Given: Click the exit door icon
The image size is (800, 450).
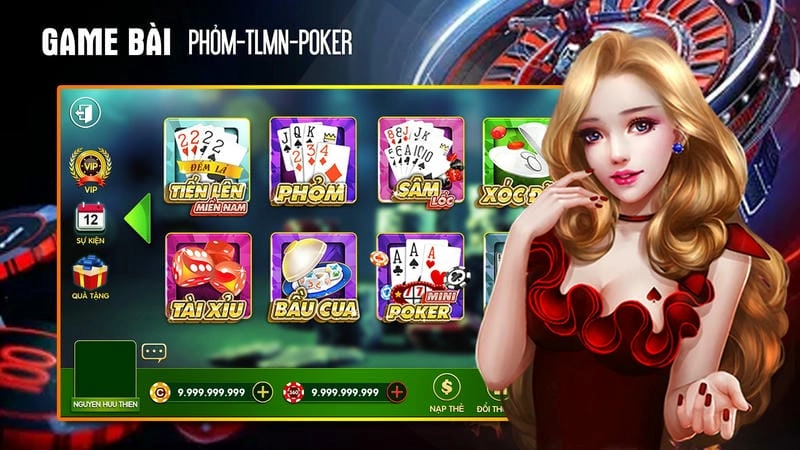Looking at the screenshot, I should click(x=81, y=110).
